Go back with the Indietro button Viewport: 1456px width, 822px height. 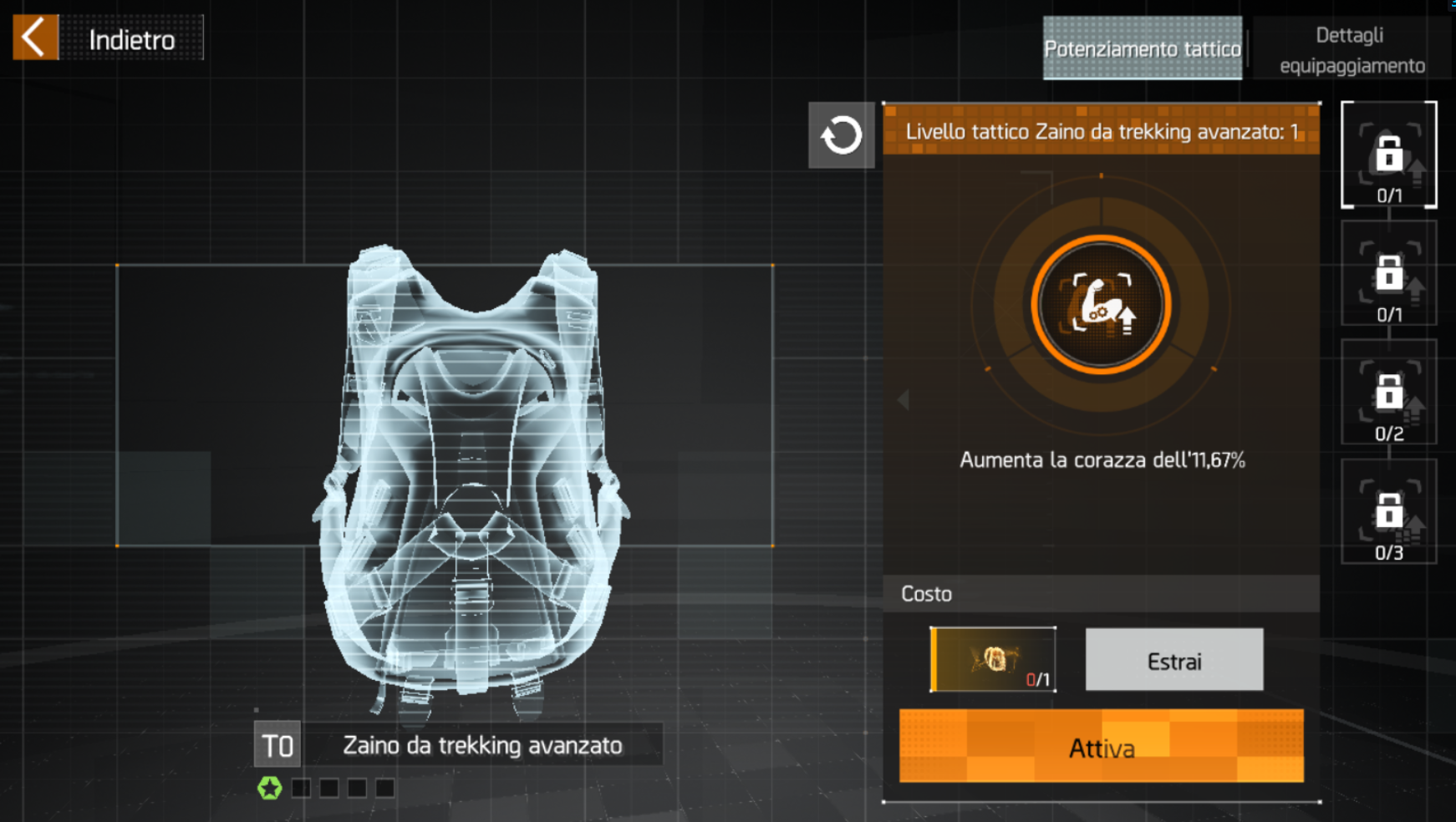click(x=108, y=38)
